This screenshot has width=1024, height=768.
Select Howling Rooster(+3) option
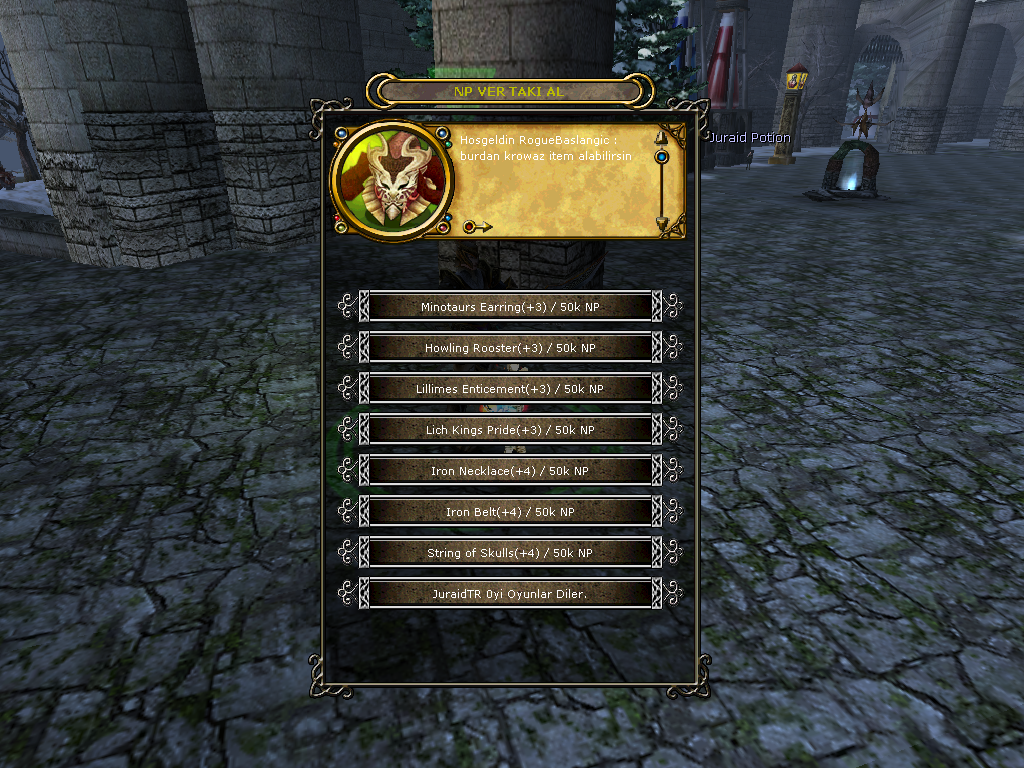pyautogui.click(x=510, y=348)
